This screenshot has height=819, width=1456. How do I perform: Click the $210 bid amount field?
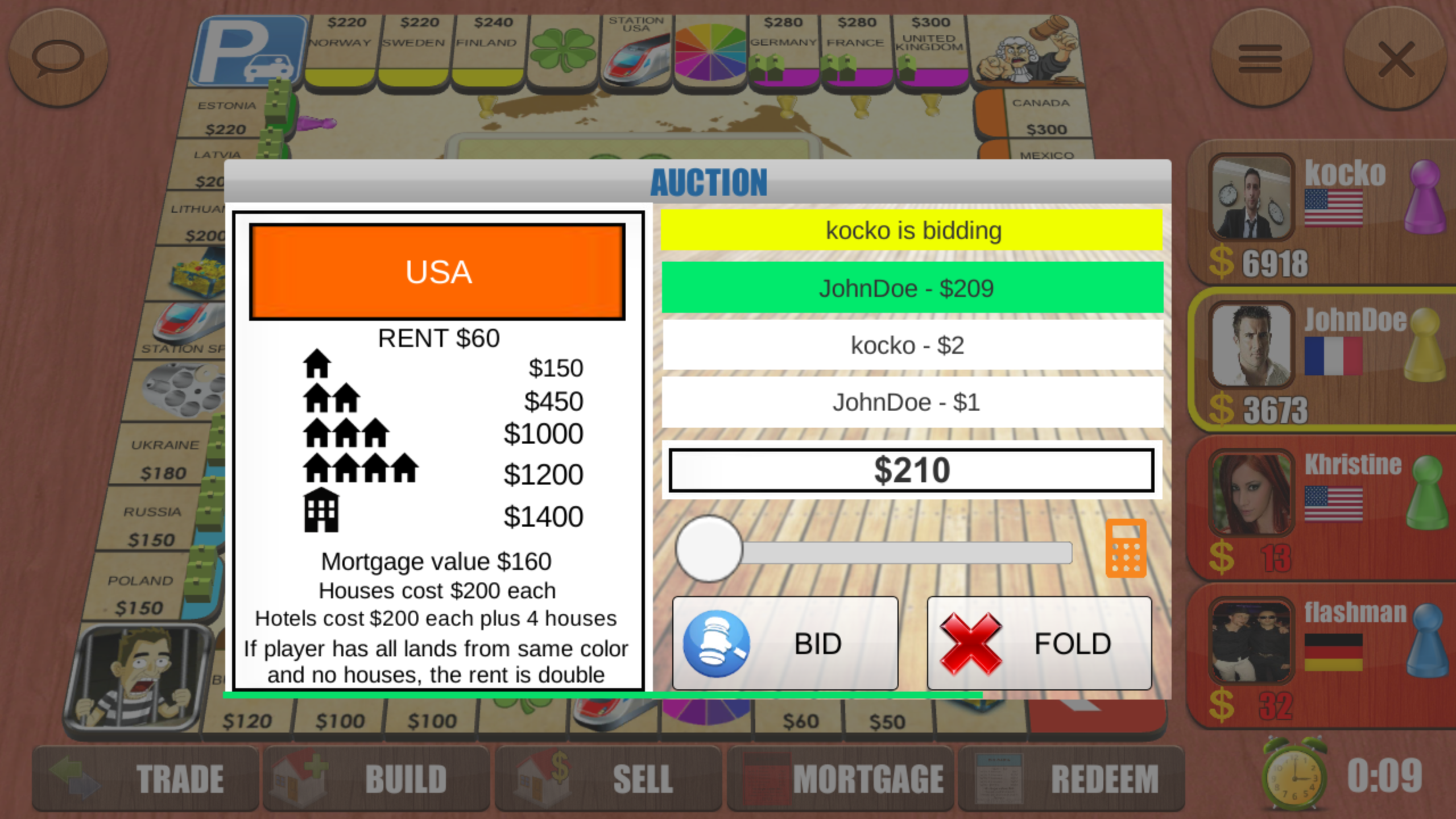point(911,469)
